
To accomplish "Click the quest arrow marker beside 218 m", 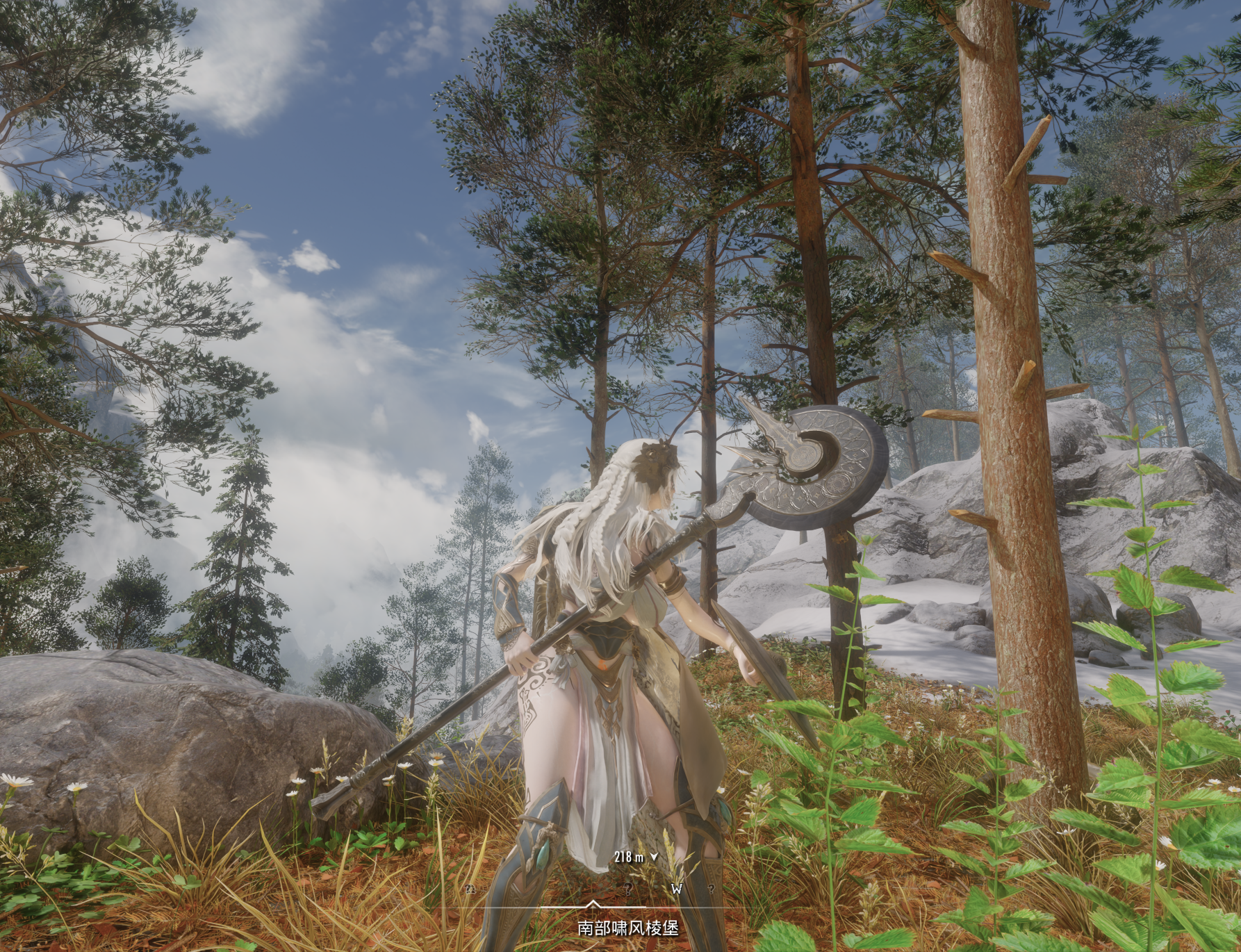I will click(x=653, y=857).
